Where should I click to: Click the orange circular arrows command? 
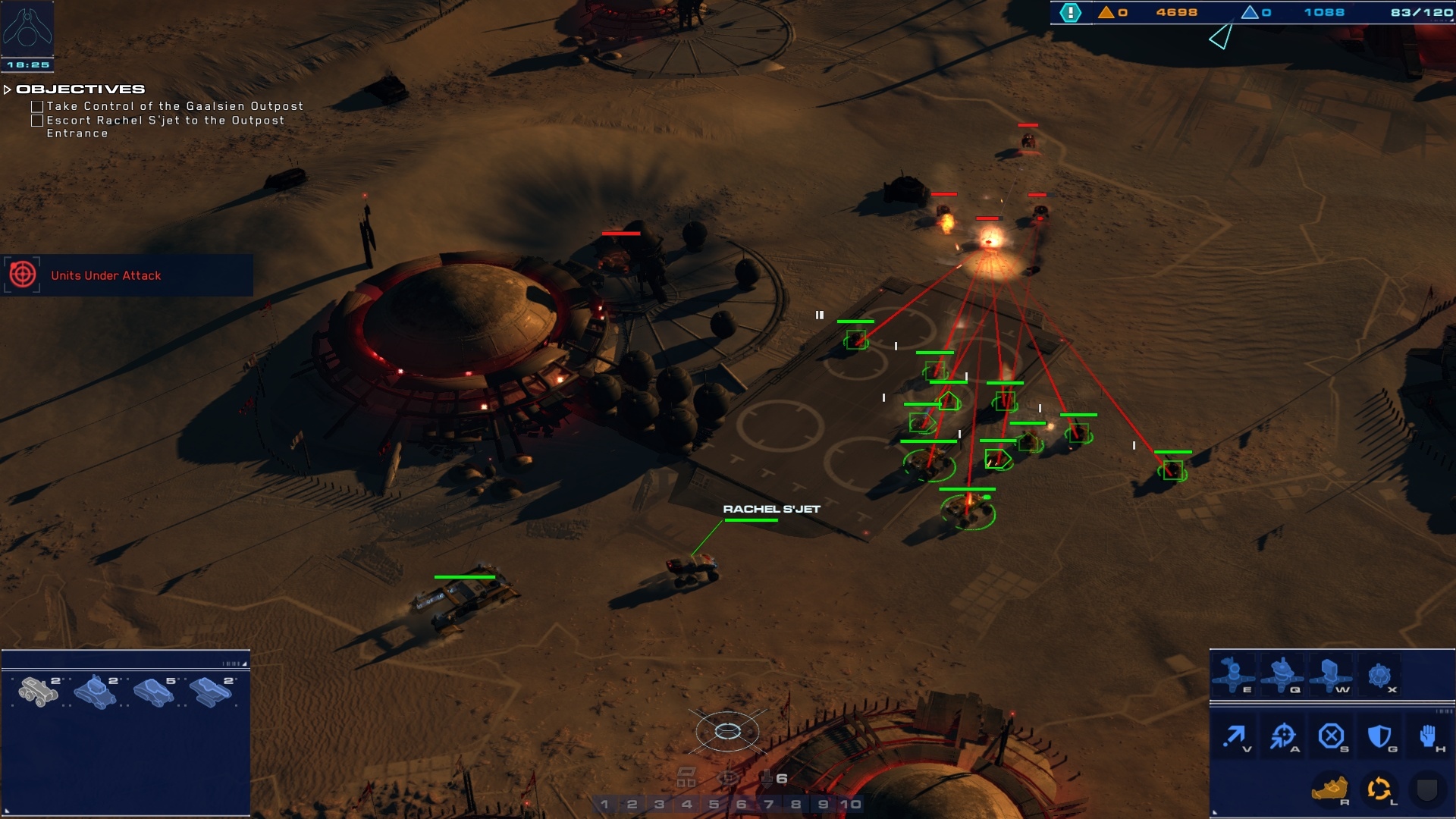point(1379,789)
